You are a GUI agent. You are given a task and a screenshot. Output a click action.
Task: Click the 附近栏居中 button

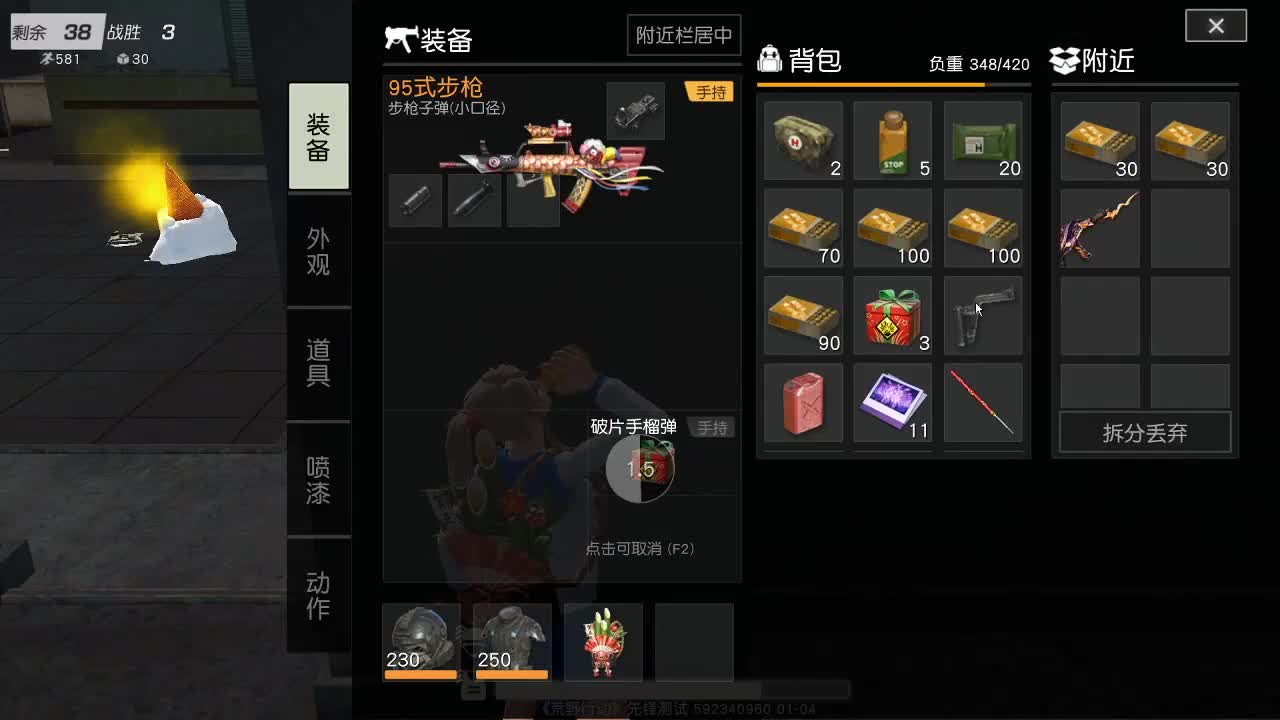click(684, 34)
